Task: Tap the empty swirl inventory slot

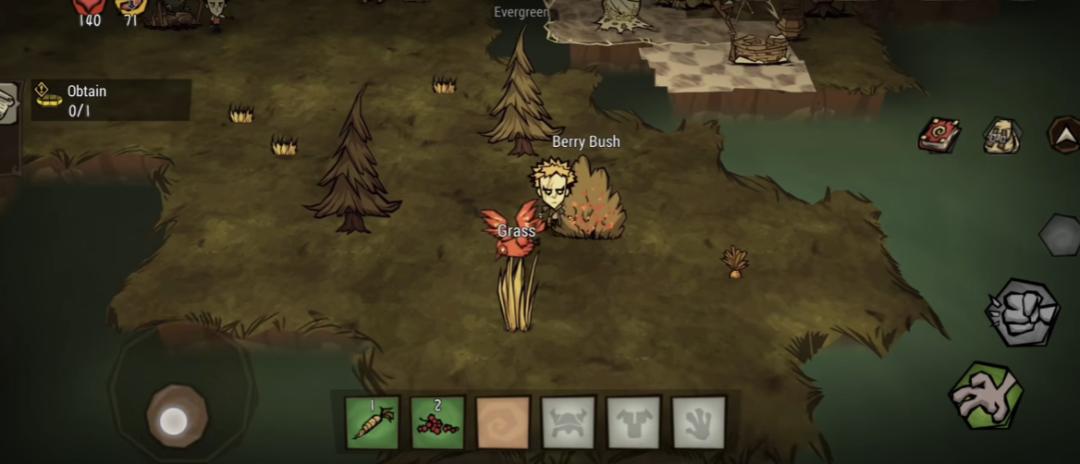Action: 503,422
